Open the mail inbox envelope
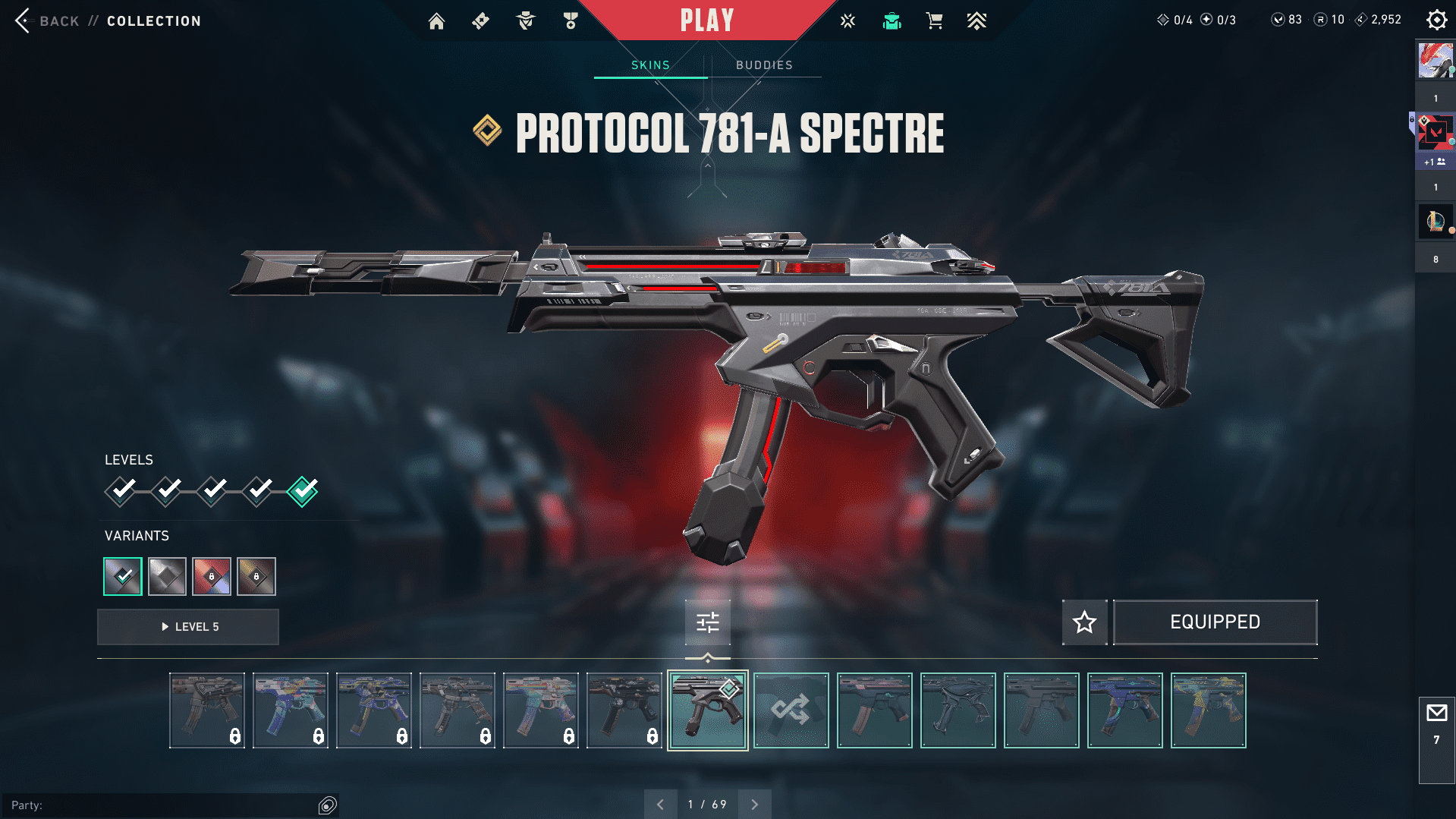The height and width of the screenshot is (819, 1456). (x=1436, y=713)
